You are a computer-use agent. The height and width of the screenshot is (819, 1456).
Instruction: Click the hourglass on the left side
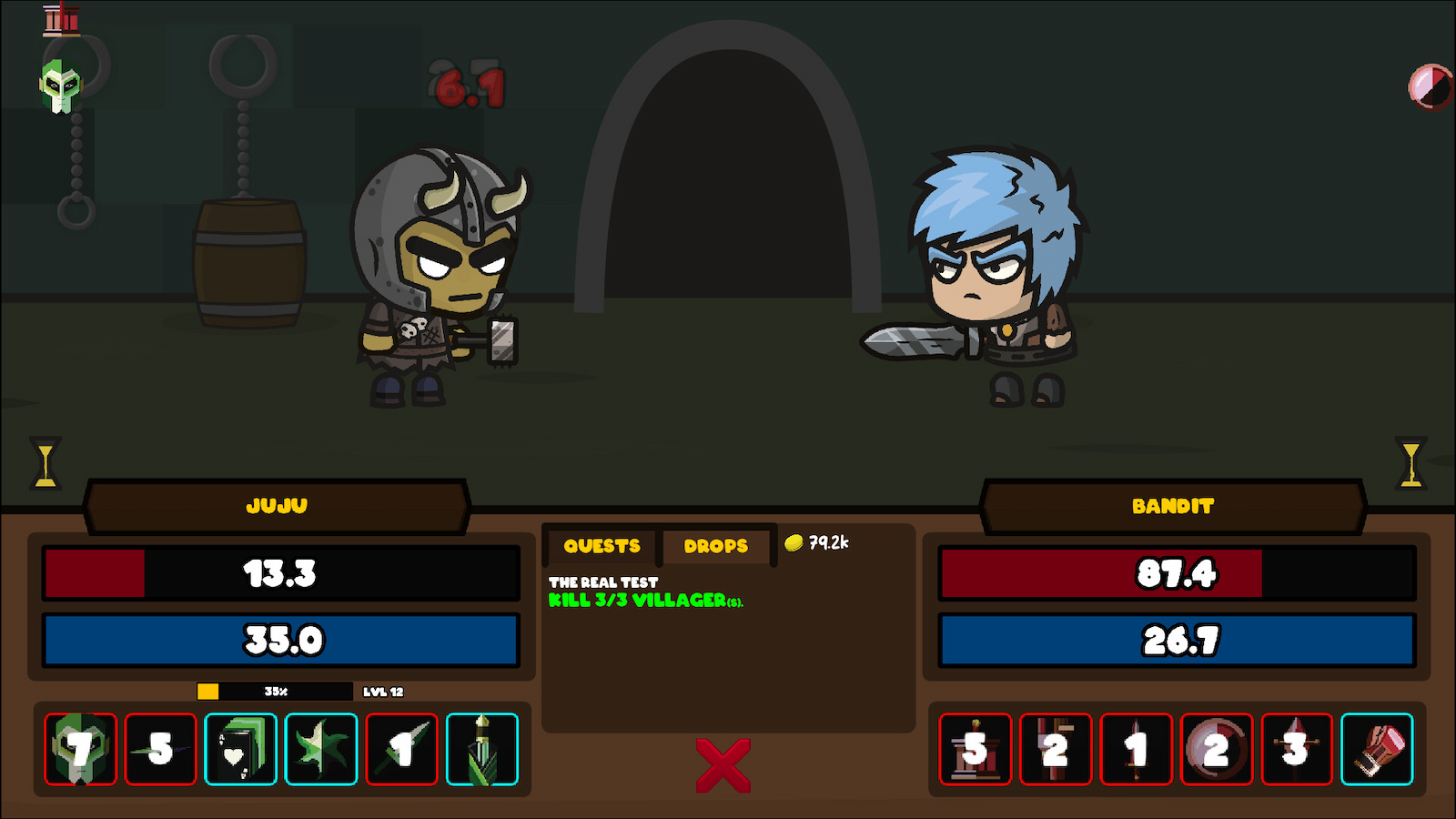pos(44,462)
